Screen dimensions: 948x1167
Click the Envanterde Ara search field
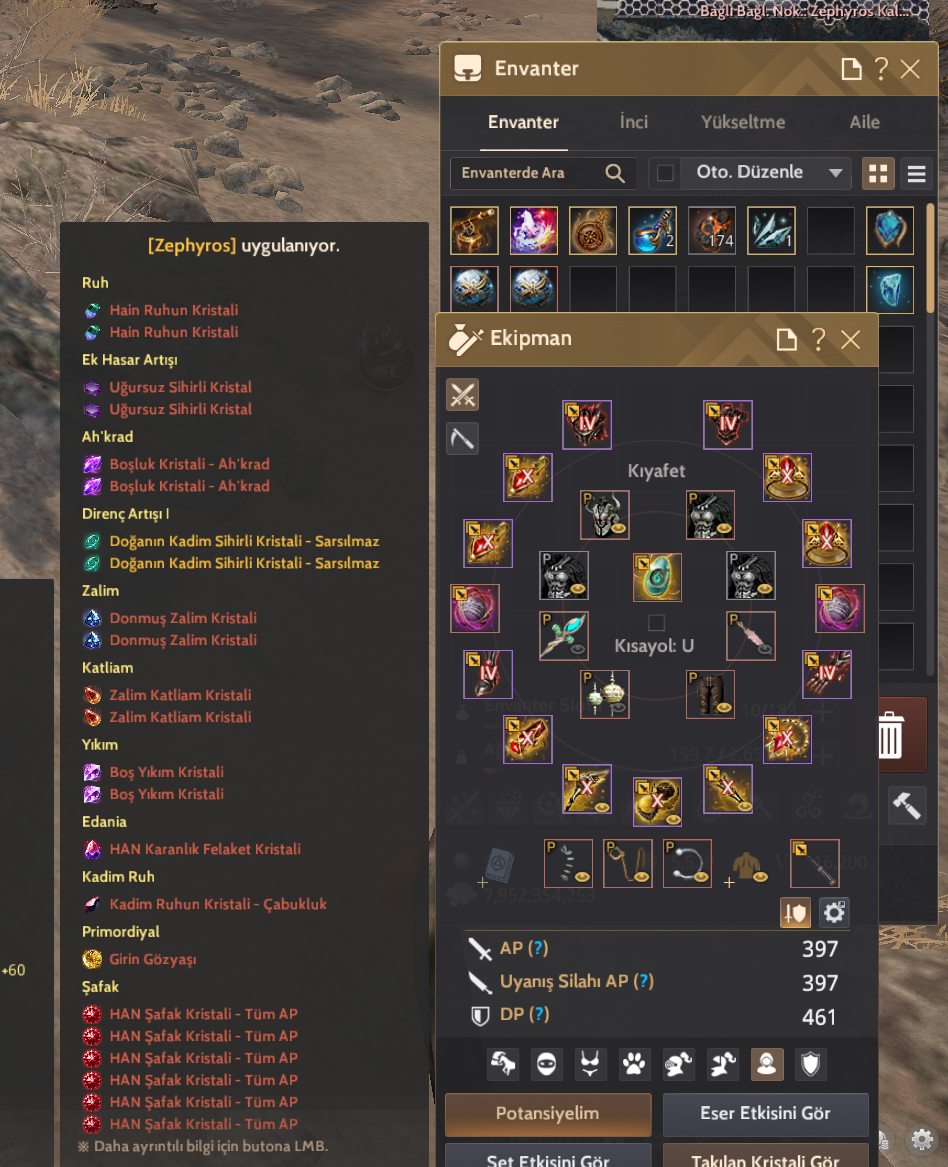[x=530, y=173]
